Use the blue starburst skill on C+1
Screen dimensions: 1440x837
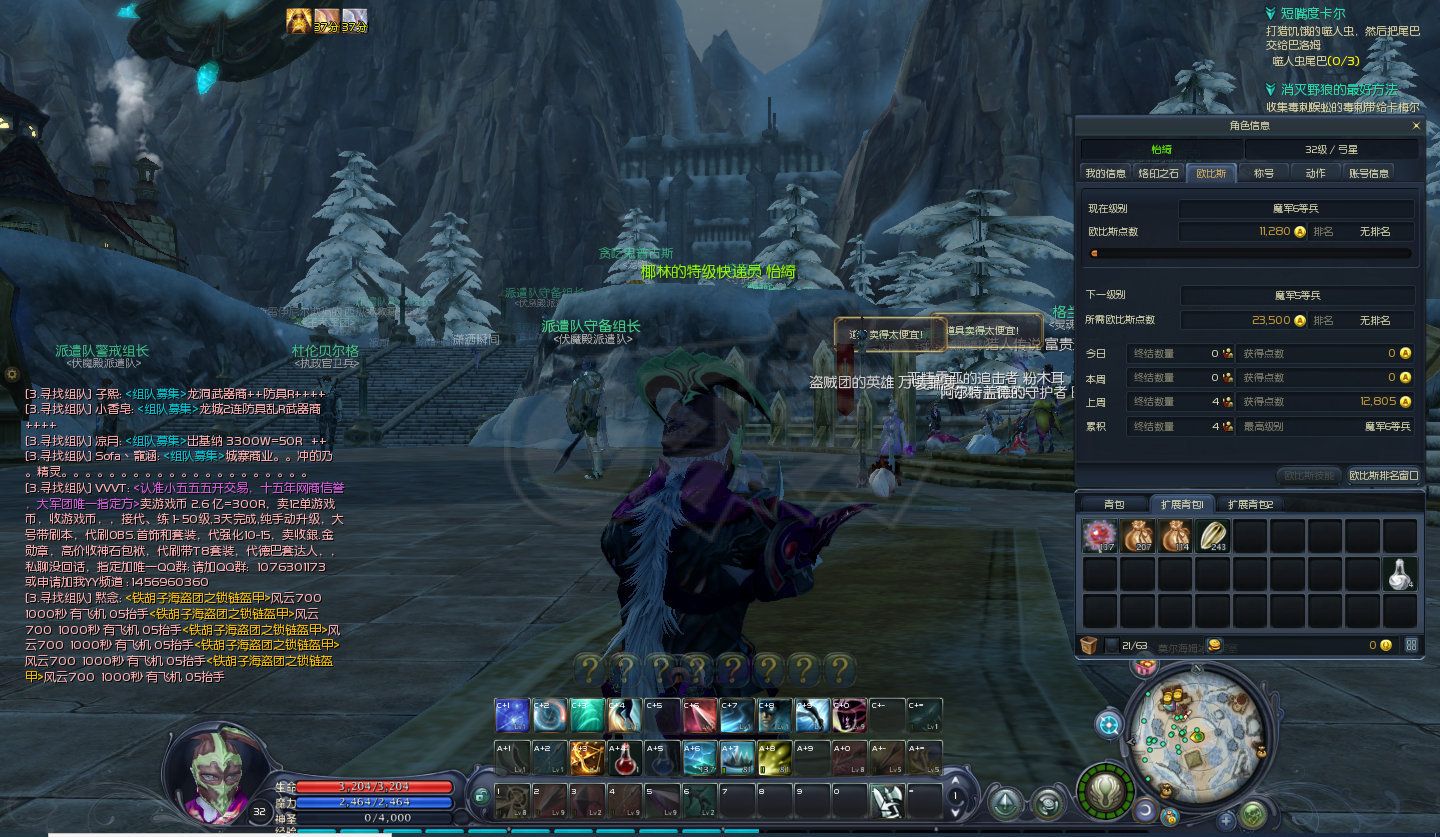(x=511, y=715)
